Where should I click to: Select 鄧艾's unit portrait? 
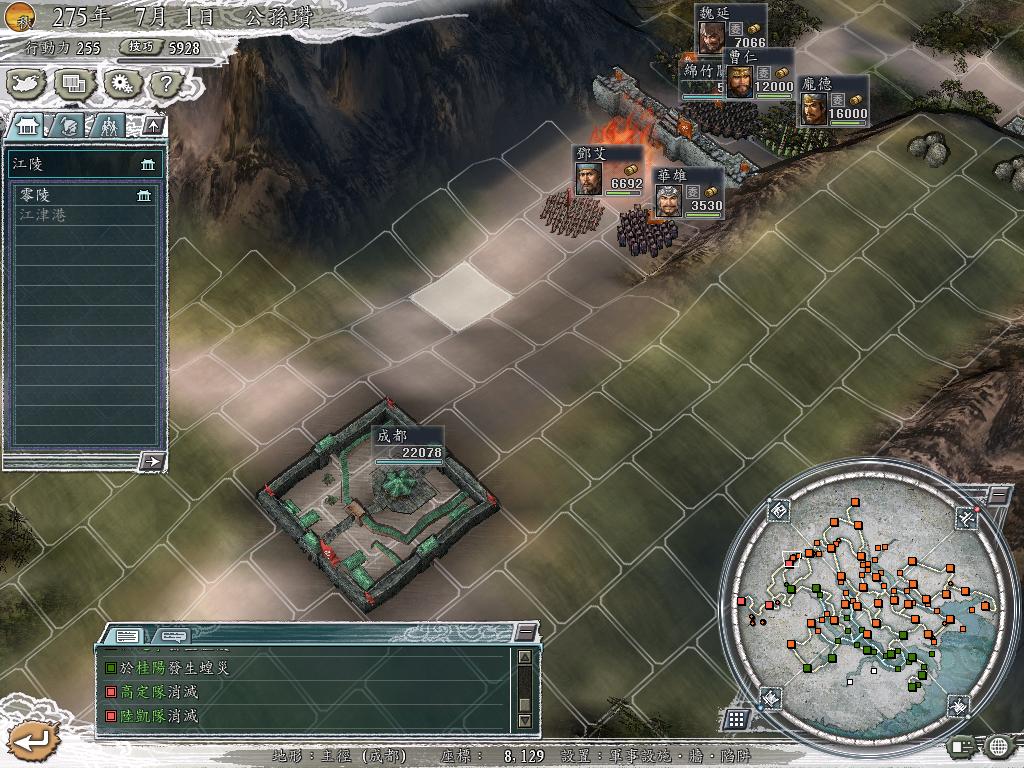[x=589, y=178]
